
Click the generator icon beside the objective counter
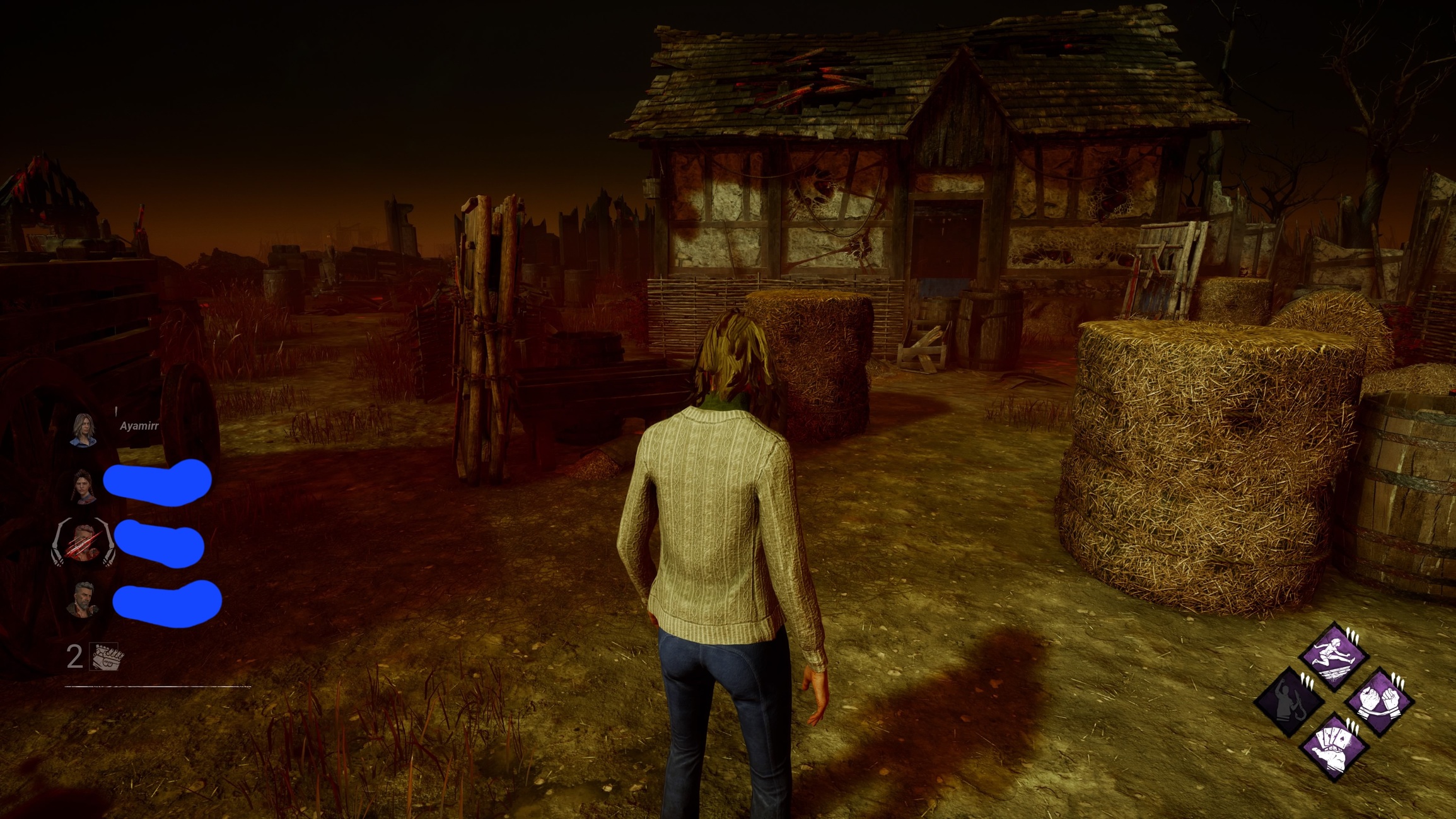[x=104, y=656]
